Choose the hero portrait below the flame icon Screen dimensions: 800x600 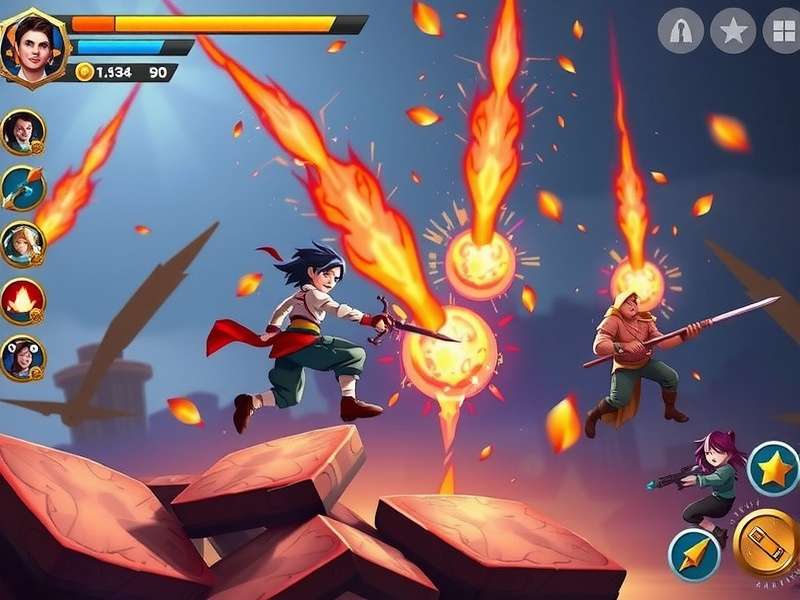(x=22, y=358)
